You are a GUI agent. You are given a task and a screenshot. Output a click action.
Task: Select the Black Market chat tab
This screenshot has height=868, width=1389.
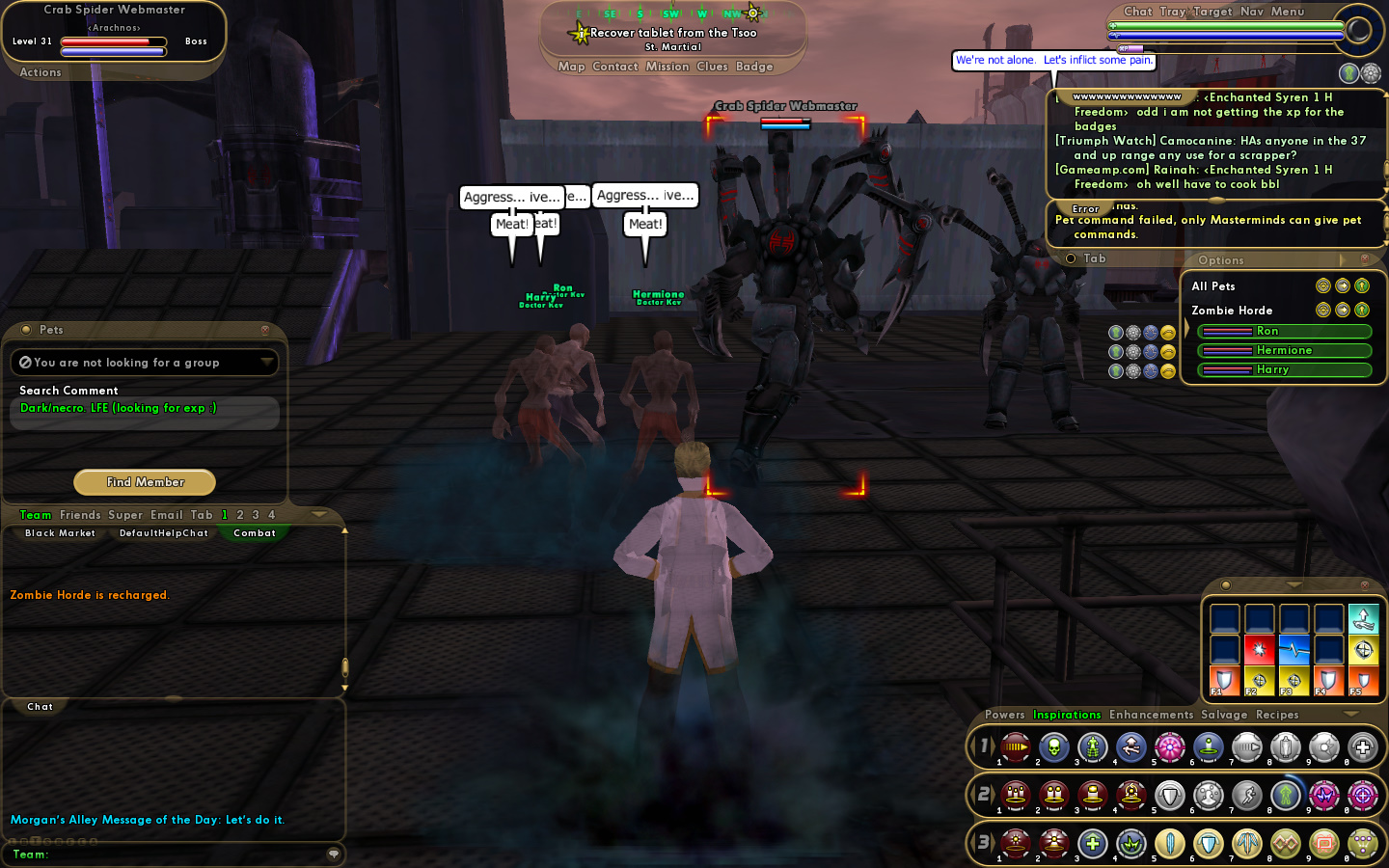tap(60, 533)
